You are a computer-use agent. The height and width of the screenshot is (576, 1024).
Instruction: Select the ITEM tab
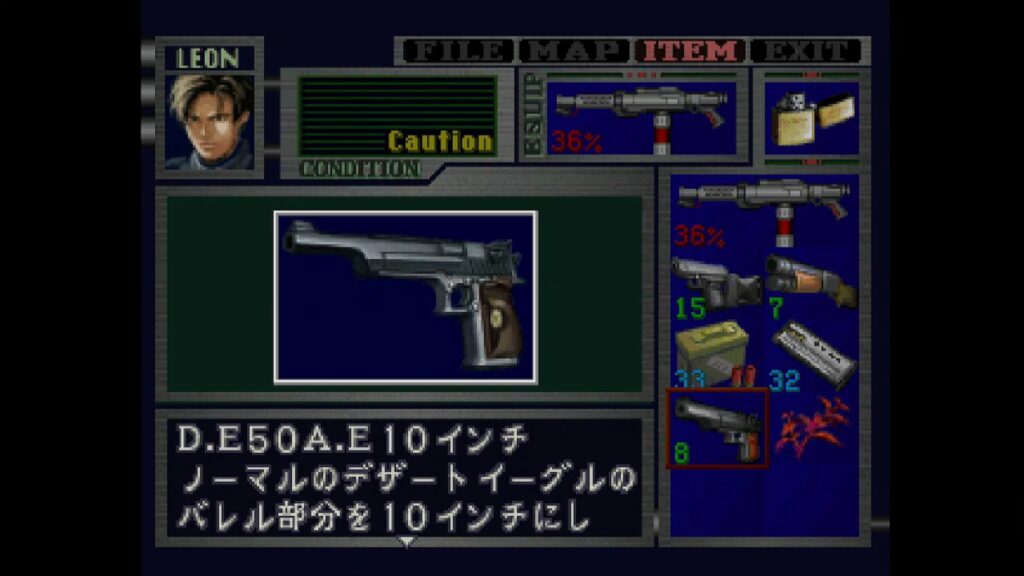pyautogui.click(x=692, y=51)
